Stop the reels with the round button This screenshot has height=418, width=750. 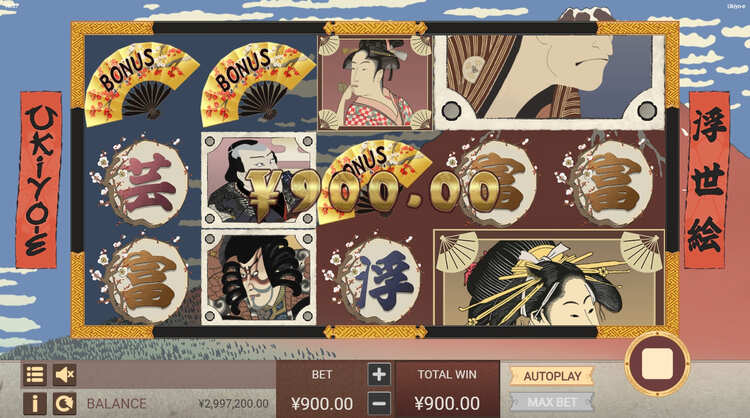(657, 364)
